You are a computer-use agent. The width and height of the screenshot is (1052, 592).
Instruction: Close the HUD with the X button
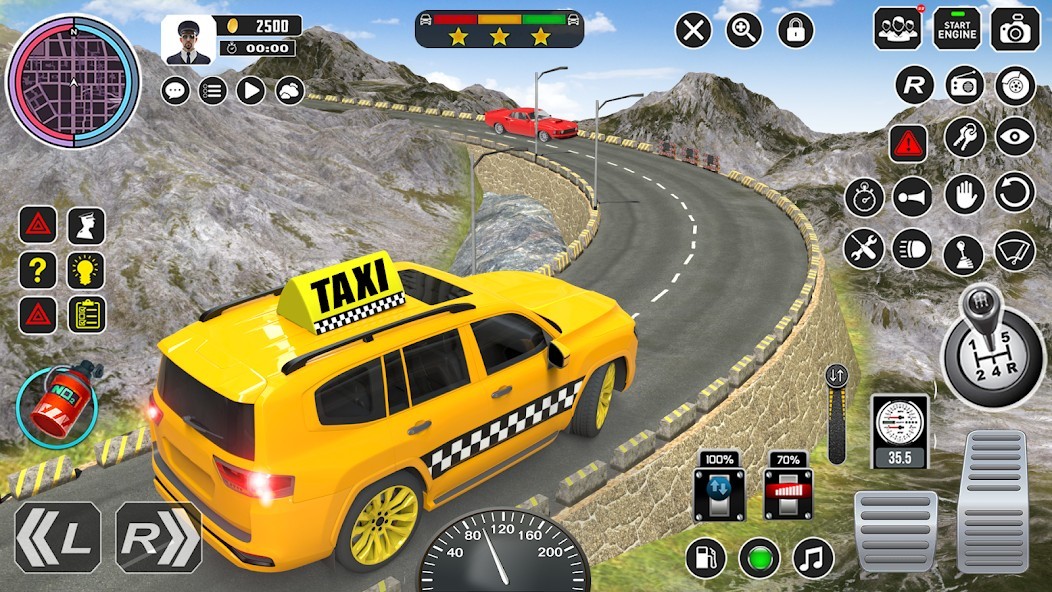point(693,30)
